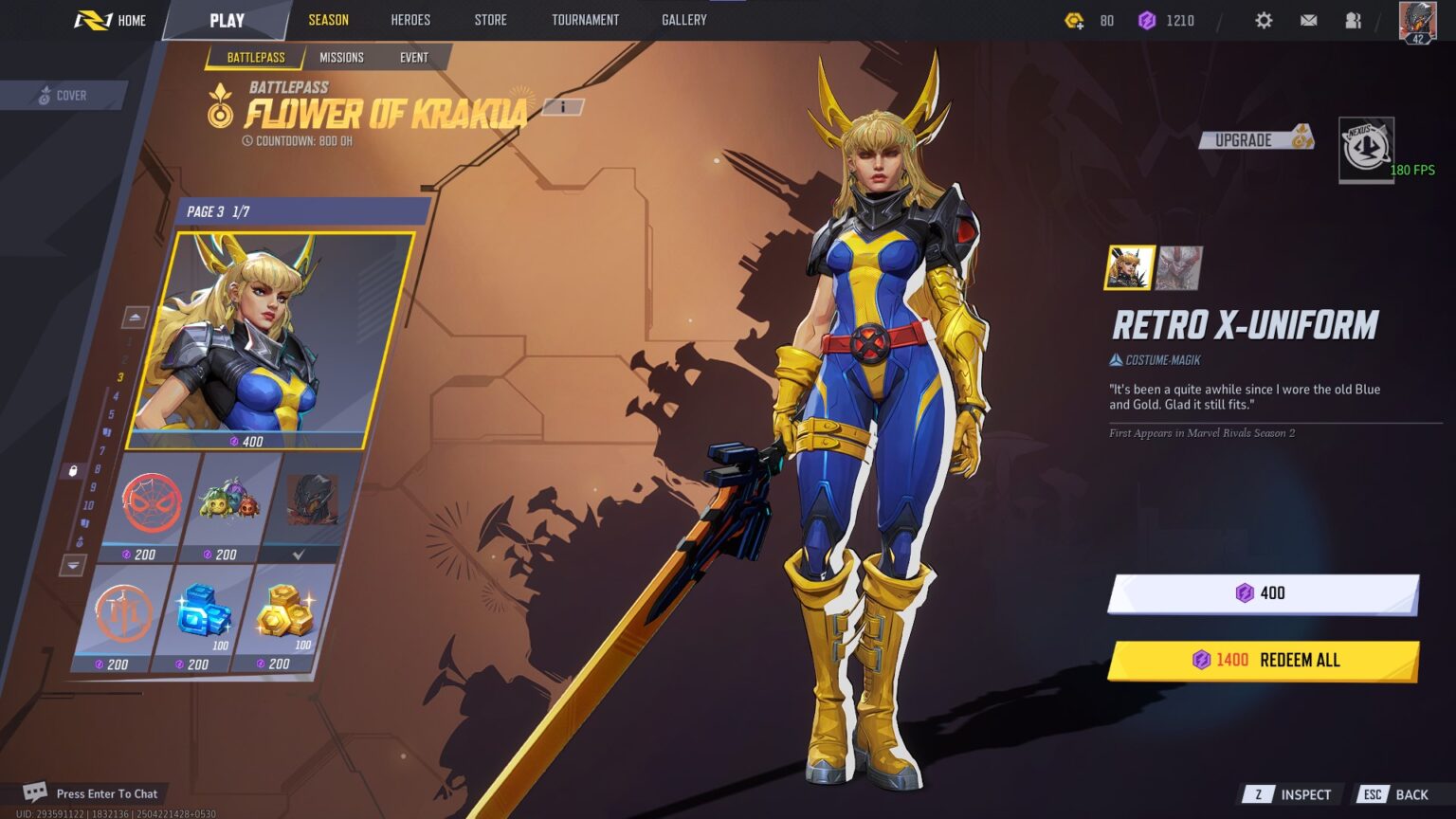Go to the Home screen
The height and width of the screenshot is (819, 1456).
click(112, 20)
